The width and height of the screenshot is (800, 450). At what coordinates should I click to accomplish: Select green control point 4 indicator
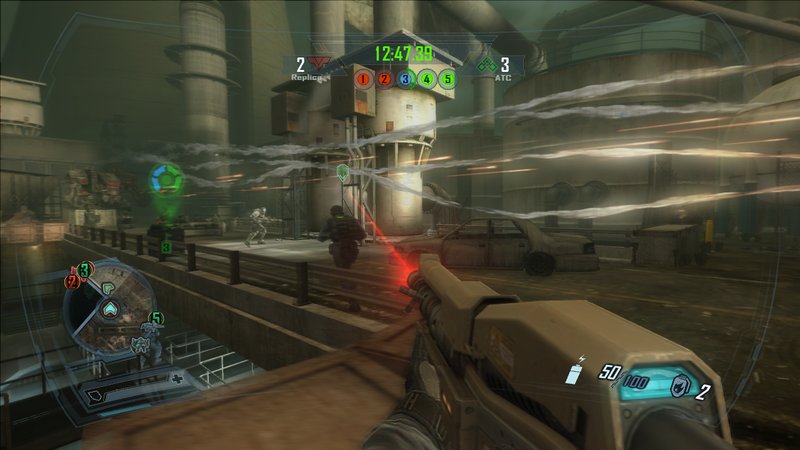pyautogui.click(x=426, y=77)
